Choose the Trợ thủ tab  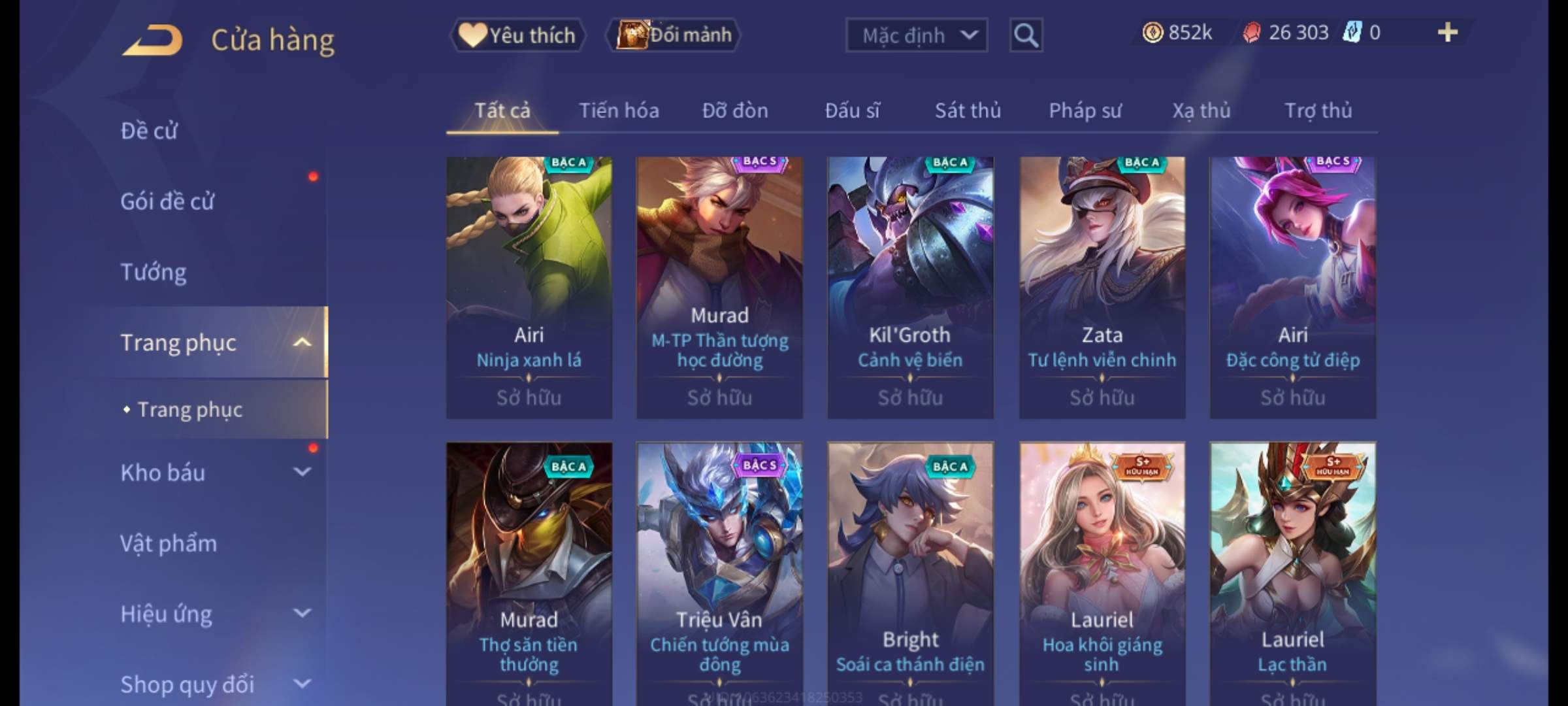(1318, 110)
